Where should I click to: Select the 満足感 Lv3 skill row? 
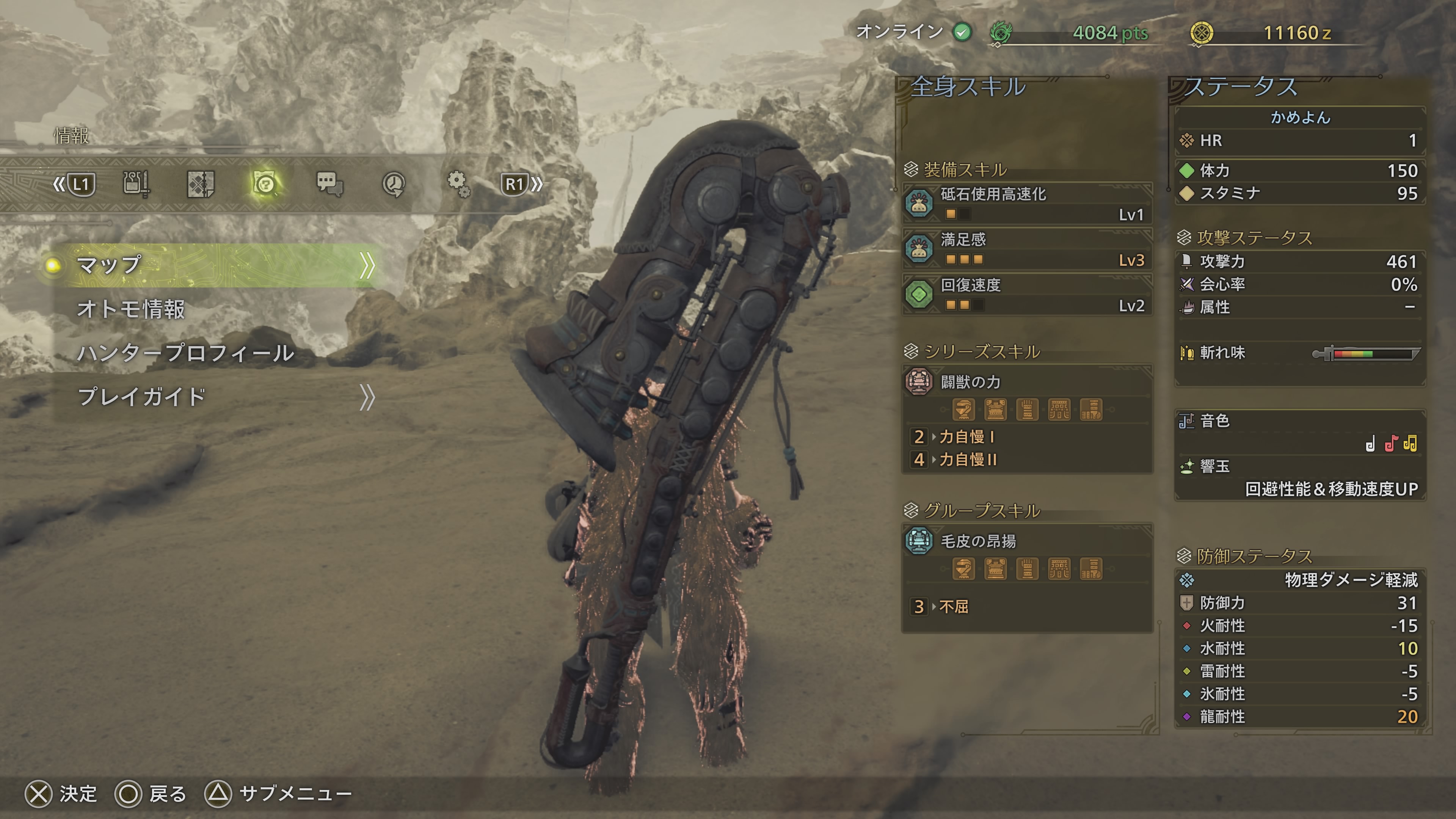click(1027, 249)
